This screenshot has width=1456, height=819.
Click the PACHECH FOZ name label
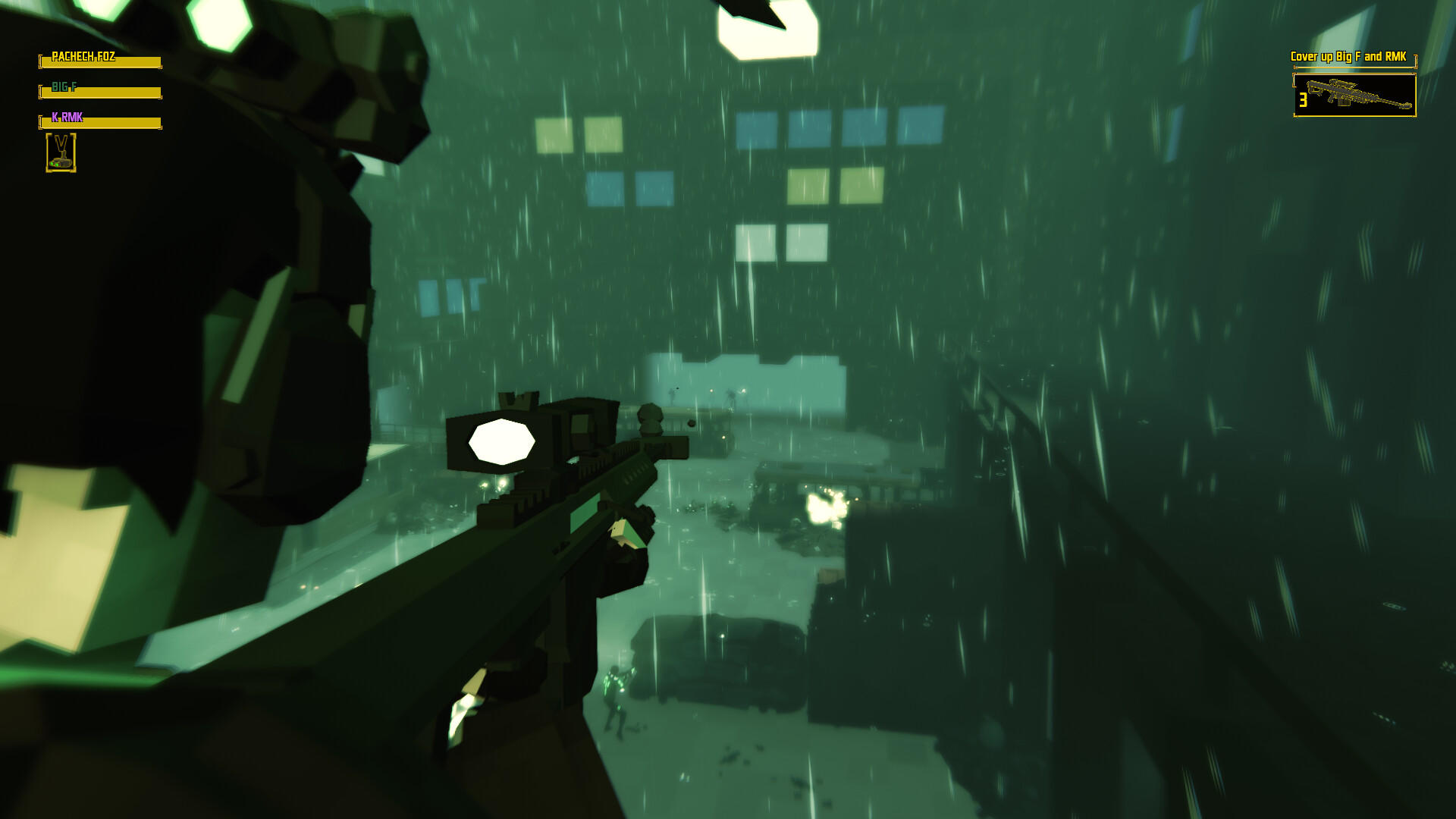coord(83,55)
